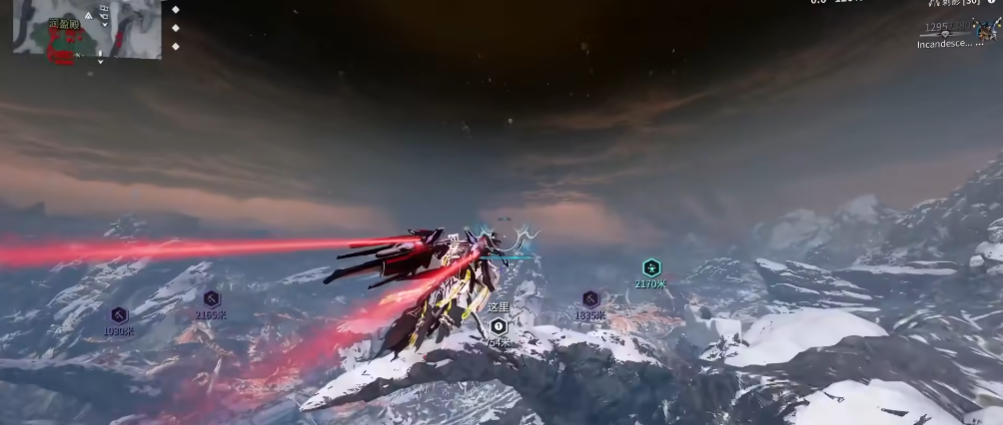Image resolution: width=1003 pixels, height=425 pixels.
Task: Click the white "这里" waypoint marker
Action: coord(498,326)
